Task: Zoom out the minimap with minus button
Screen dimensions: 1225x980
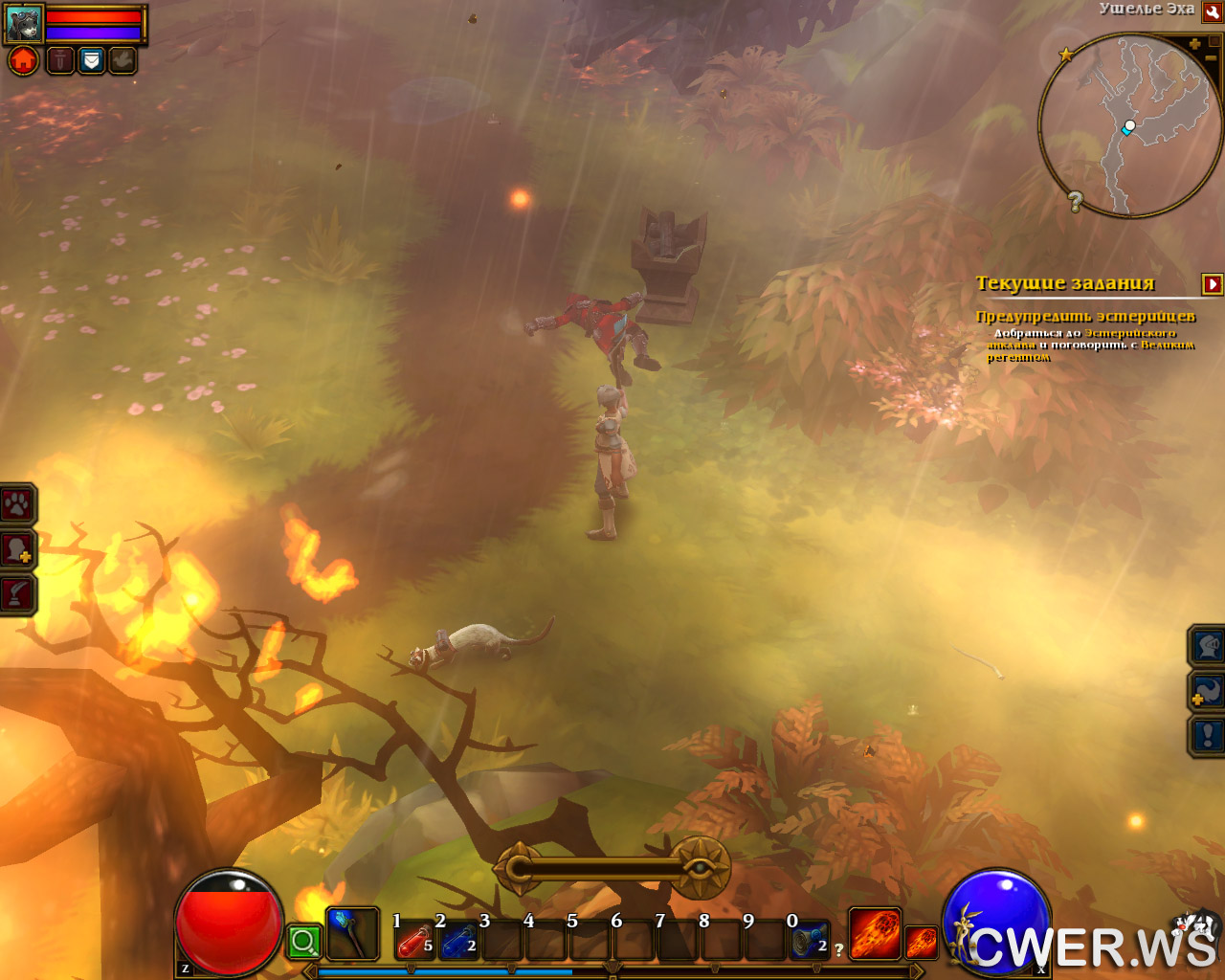Action: click(x=1211, y=58)
